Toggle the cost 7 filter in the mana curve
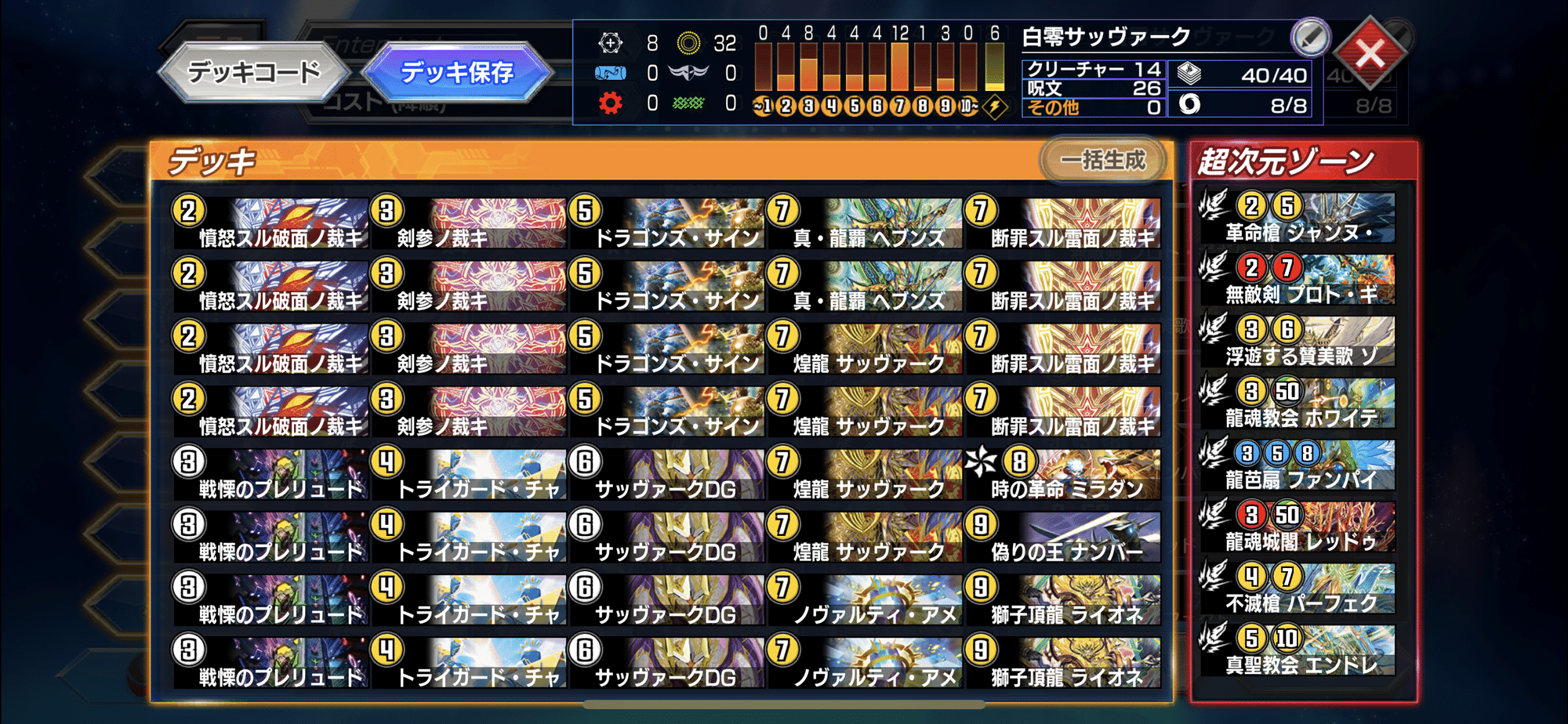Screen dimensions: 1568x724 coord(899,103)
